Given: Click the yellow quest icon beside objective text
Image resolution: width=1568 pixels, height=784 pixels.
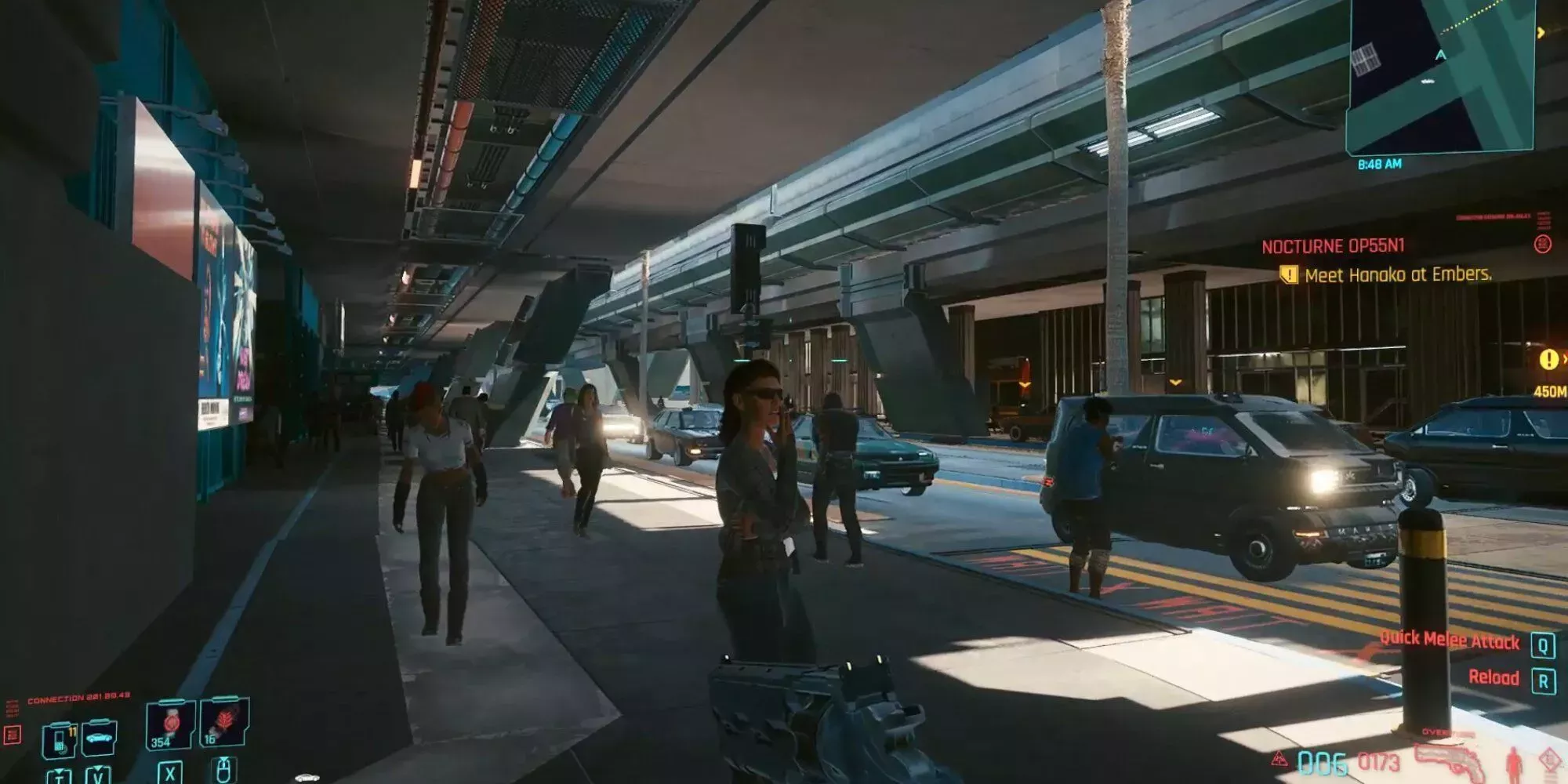Looking at the screenshot, I should click(1288, 275).
